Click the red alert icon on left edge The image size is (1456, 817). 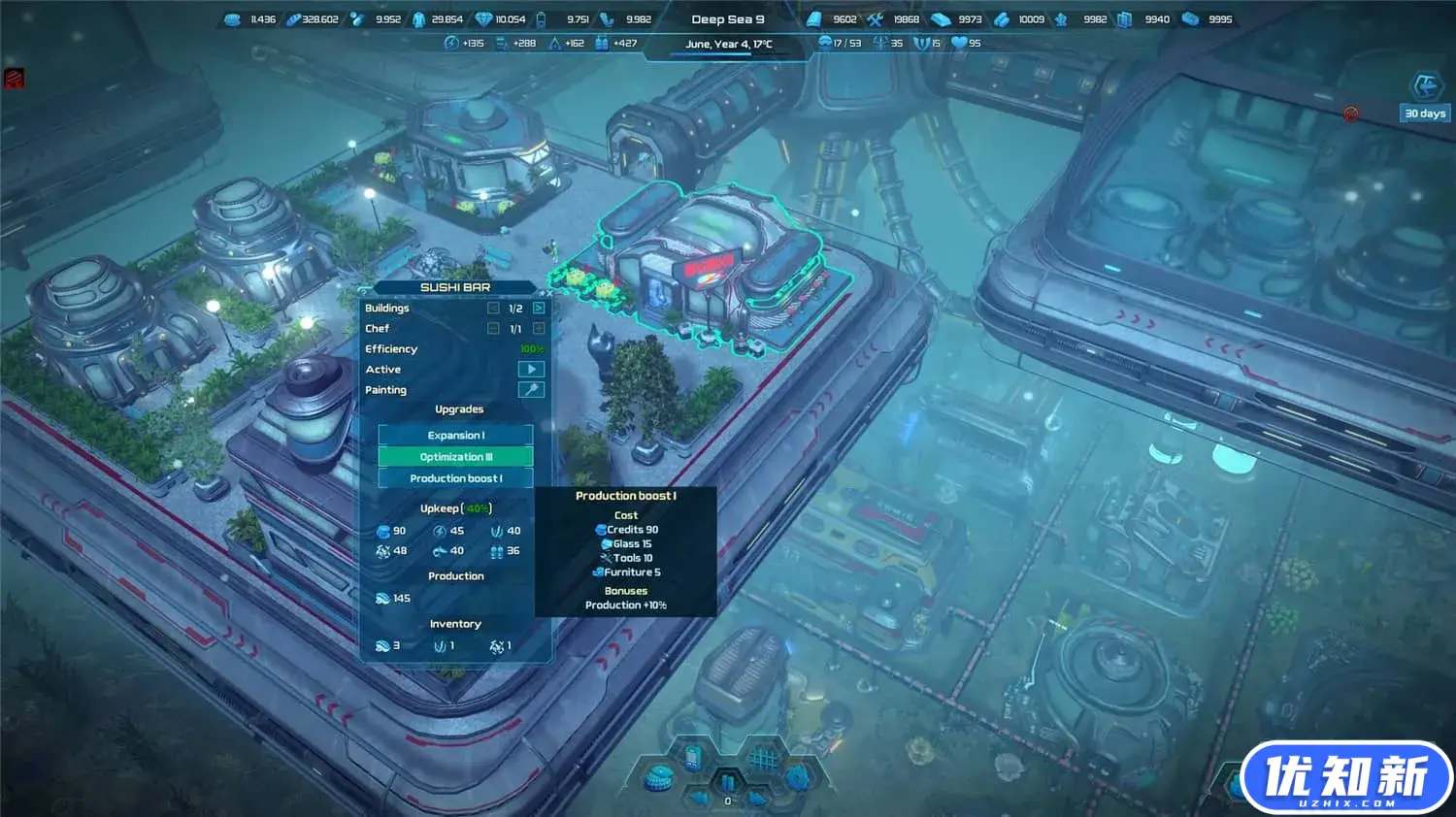coord(14,79)
